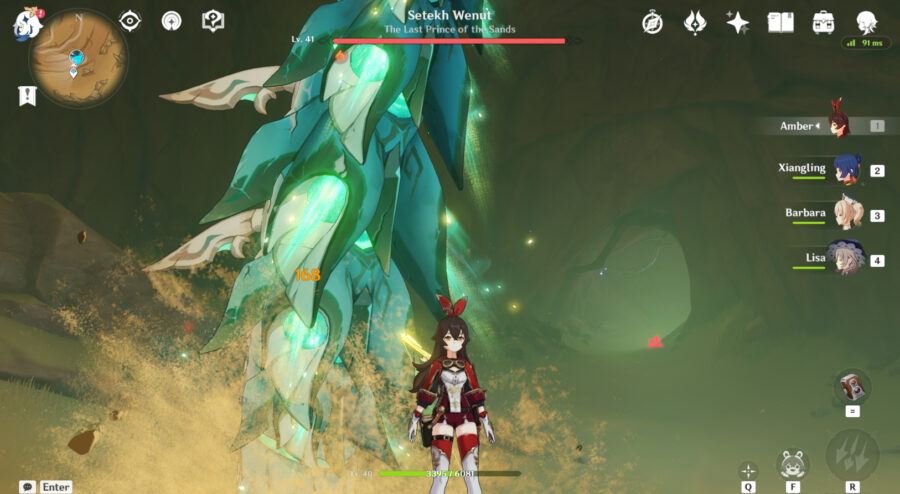Open the Paimon main menu
900x494 pixels.
click(24, 22)
